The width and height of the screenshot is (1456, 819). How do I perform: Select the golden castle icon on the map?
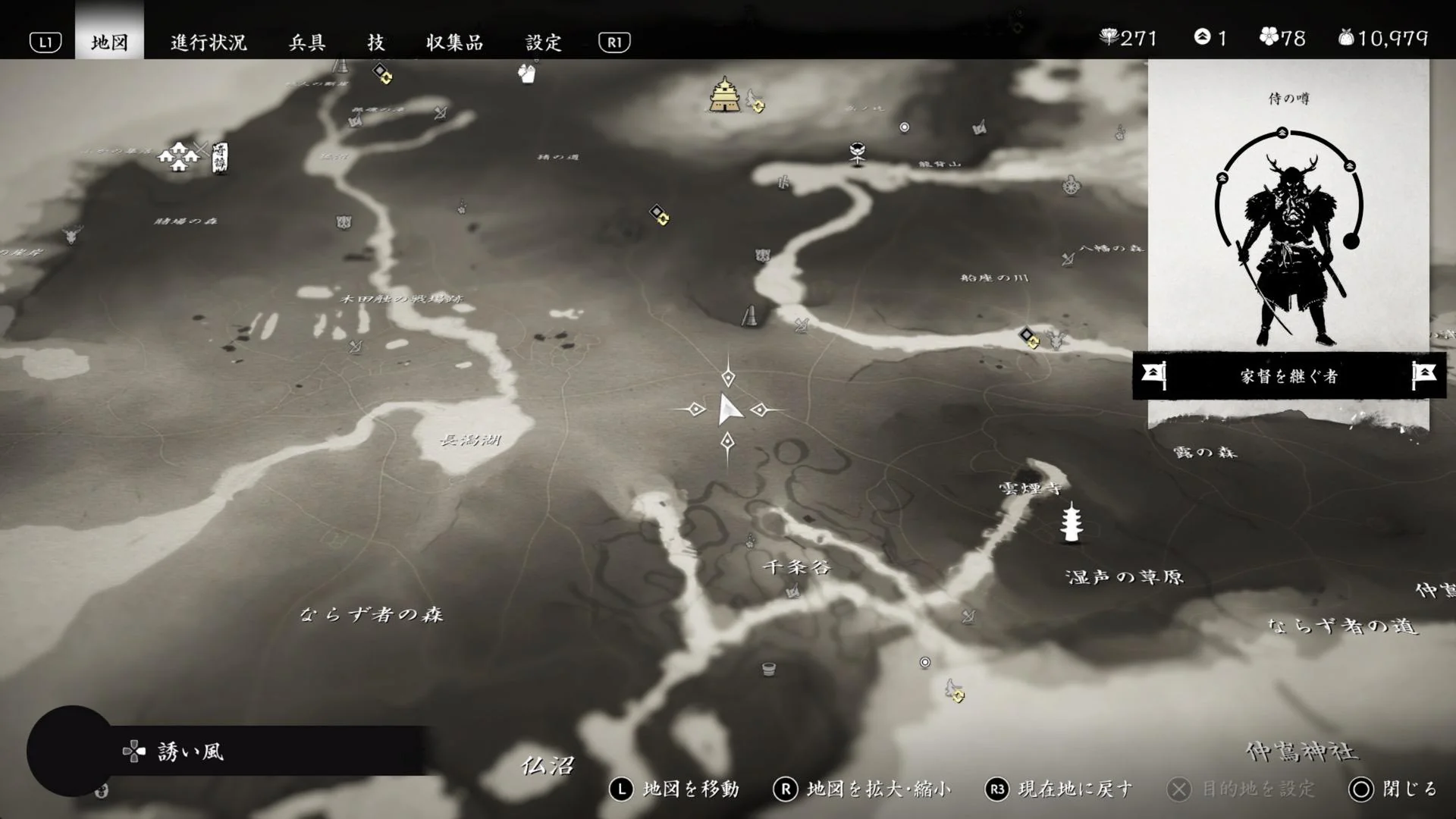[724, 96]
